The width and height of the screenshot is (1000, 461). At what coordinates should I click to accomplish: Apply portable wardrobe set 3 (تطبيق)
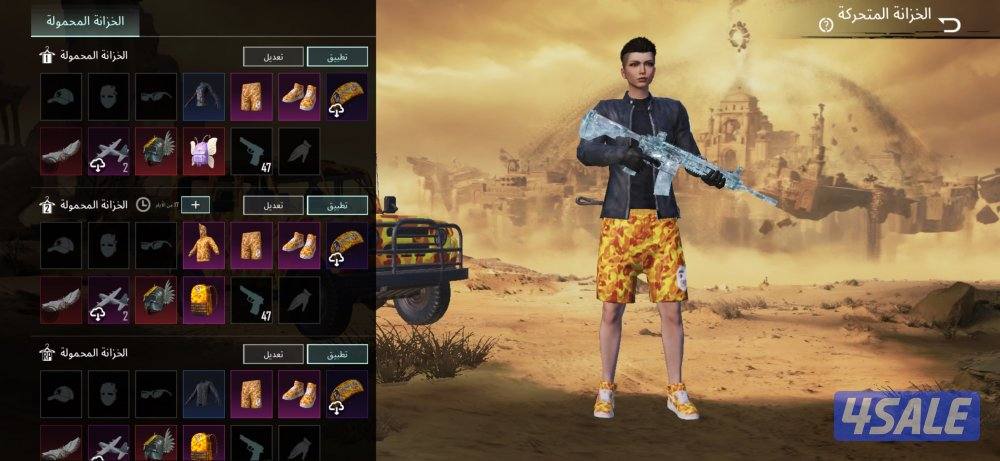click(x=337, y=354)
